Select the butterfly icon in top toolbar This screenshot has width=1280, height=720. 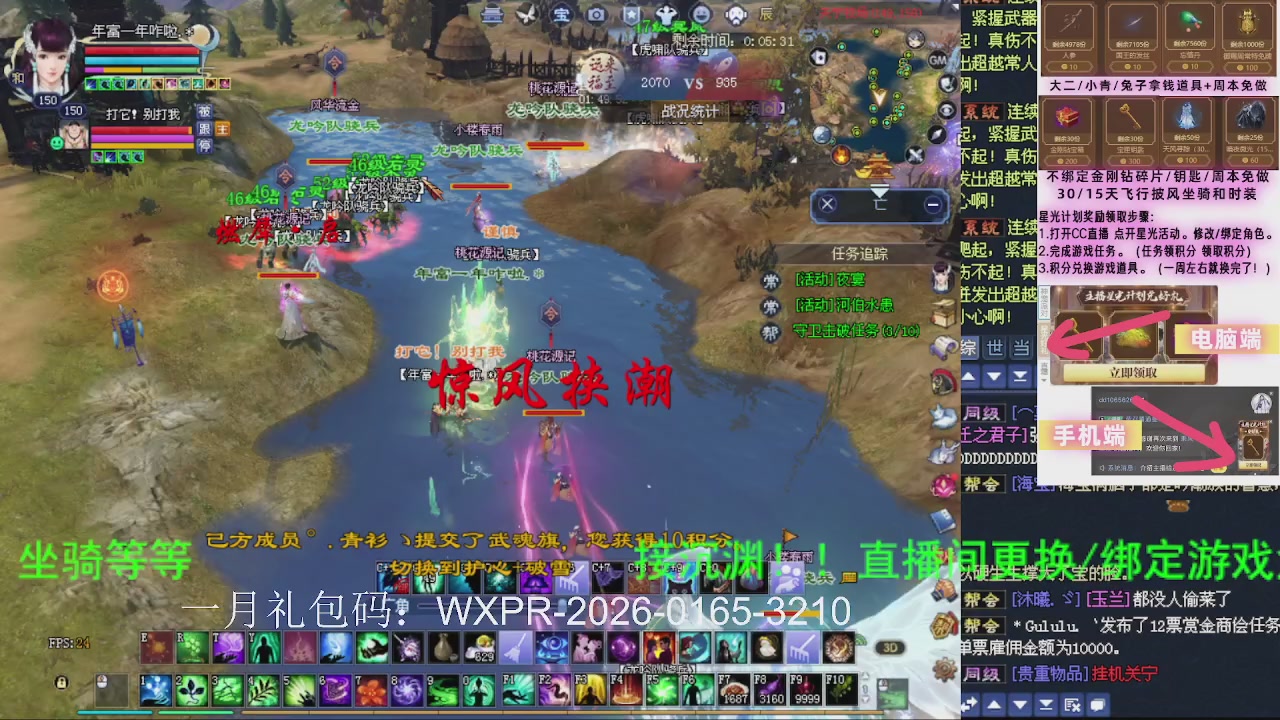526,14
